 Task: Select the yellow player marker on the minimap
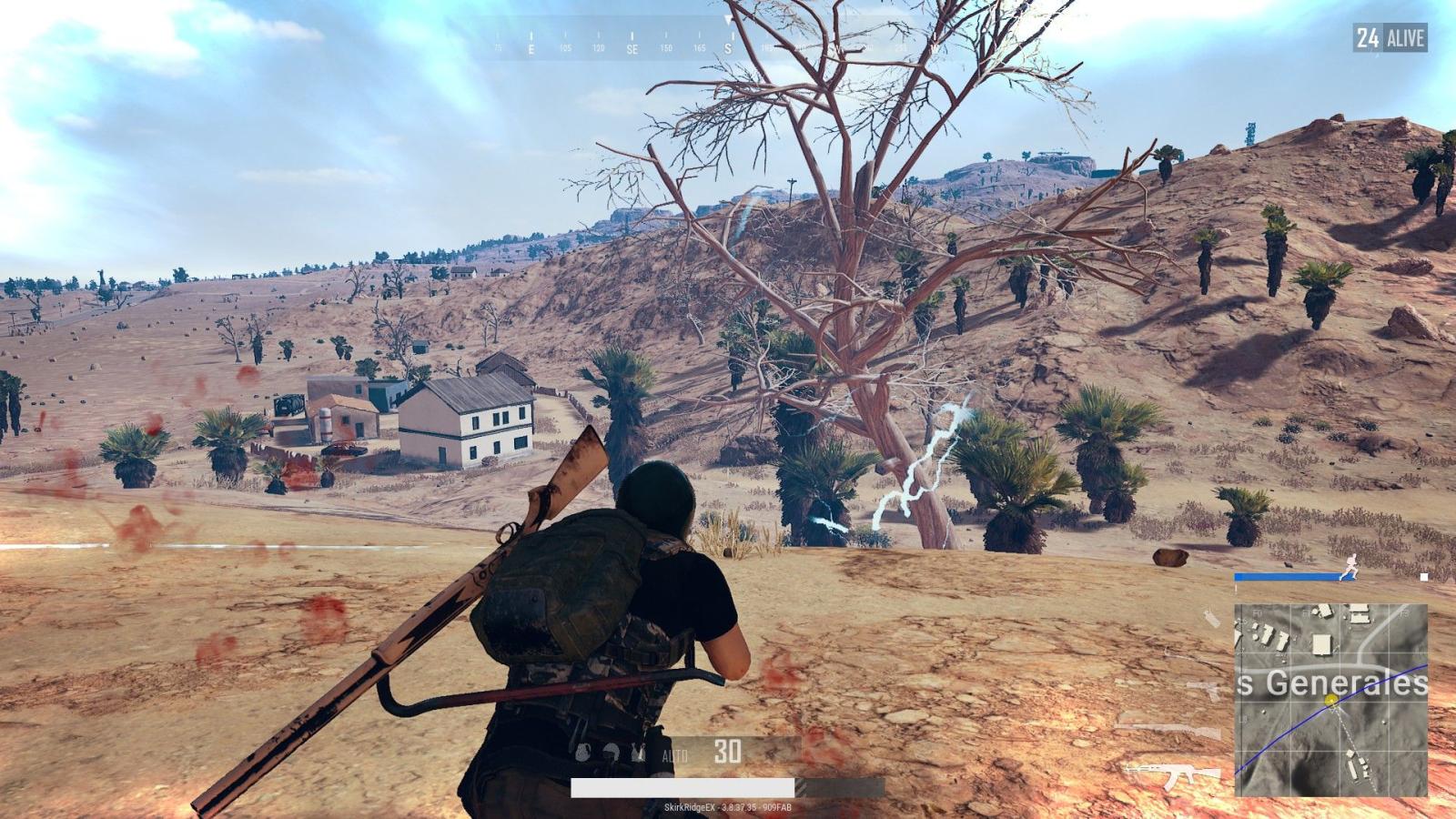point(1331,699)
